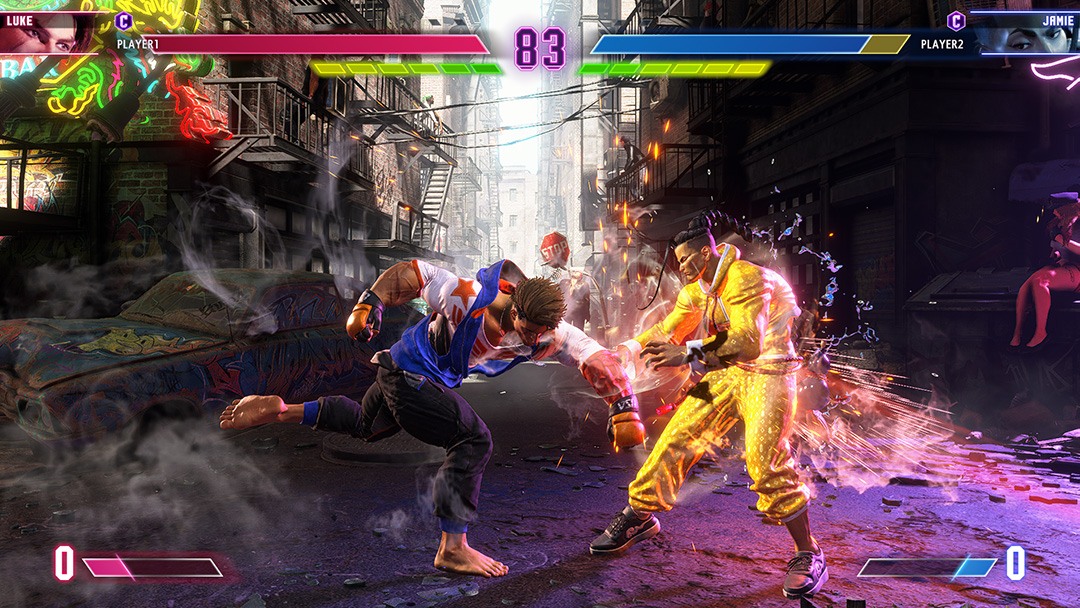
Task: Select Player2's Classic control type badge
Action: pos(956,20)
